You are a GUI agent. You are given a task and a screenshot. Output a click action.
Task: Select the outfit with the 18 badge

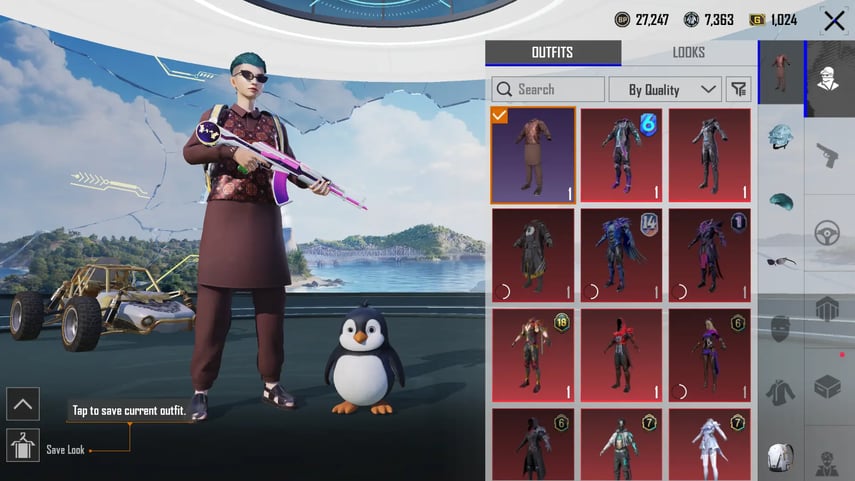coord(533,355)
